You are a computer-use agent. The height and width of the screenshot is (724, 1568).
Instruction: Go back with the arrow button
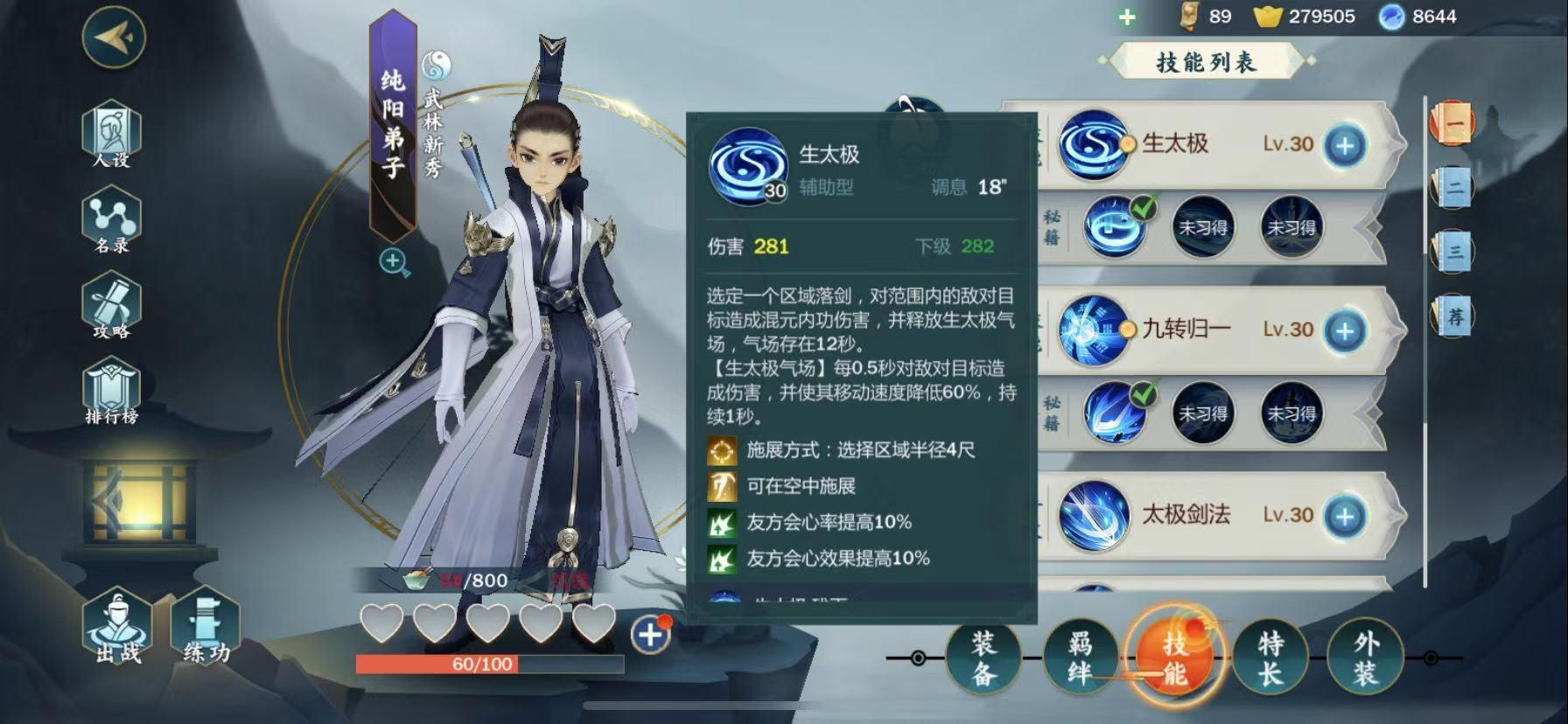(x=113, y=37)
